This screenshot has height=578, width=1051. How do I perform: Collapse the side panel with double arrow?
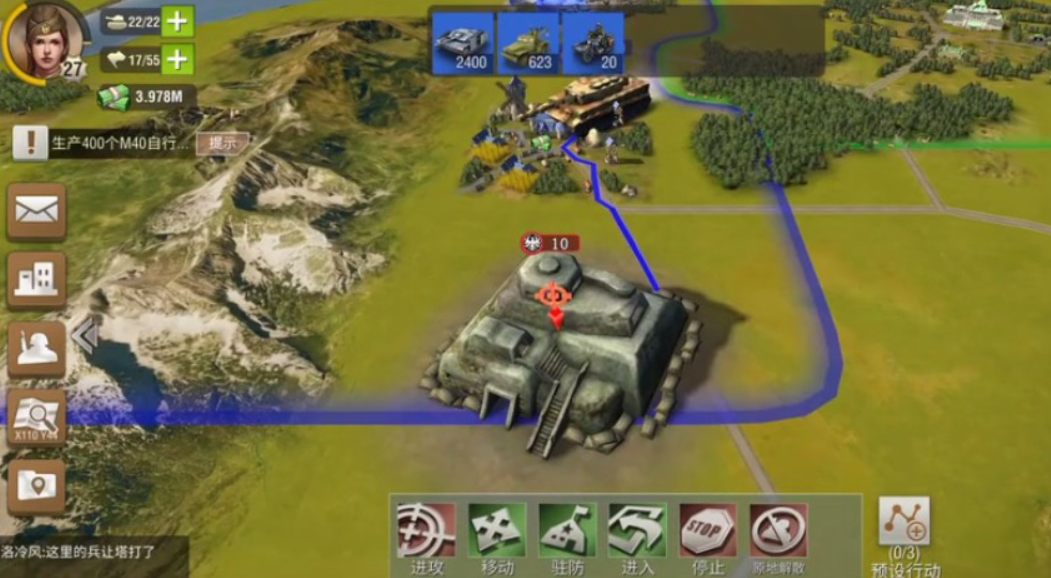click(x=84, y=337)
